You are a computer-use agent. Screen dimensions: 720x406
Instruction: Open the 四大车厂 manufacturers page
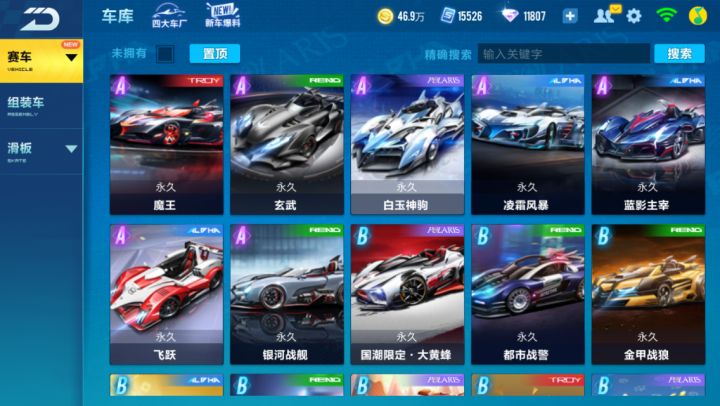(x=169, y=15)
